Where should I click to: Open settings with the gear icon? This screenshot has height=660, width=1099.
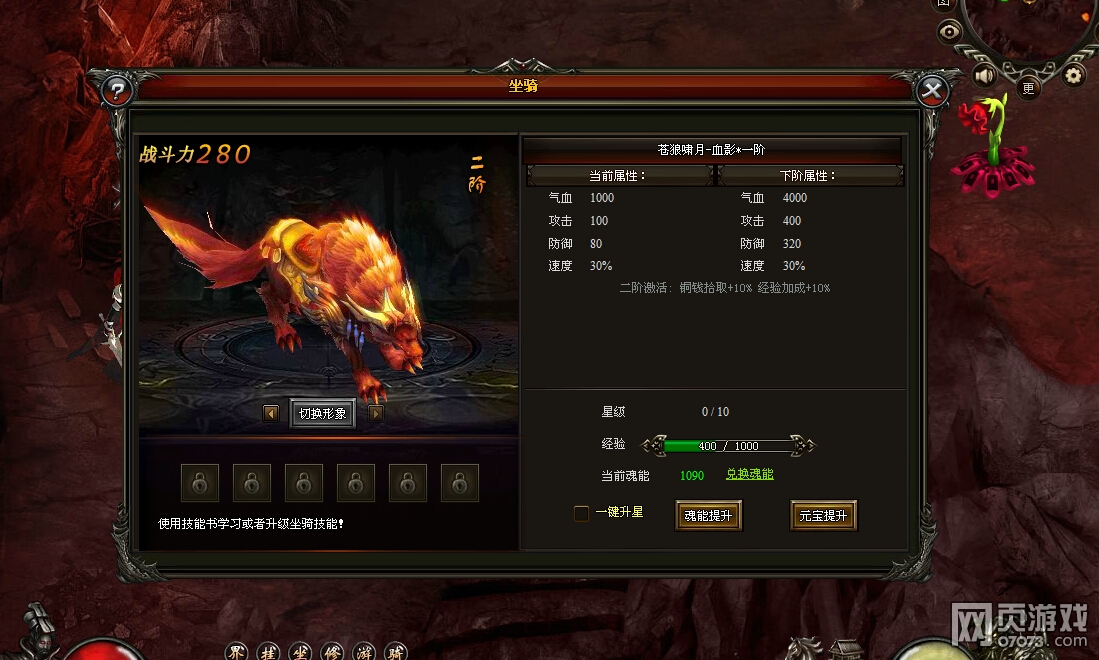[1074, 75]
